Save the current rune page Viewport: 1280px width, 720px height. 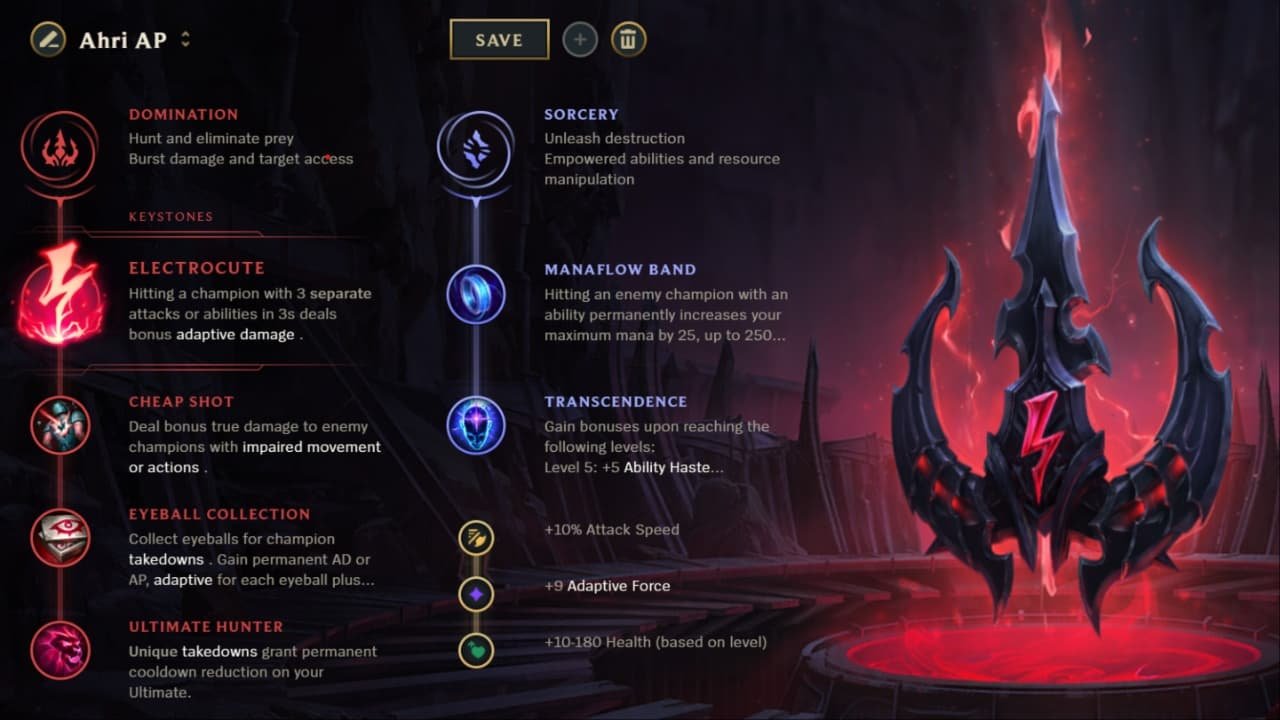click(x=499, y=39)
